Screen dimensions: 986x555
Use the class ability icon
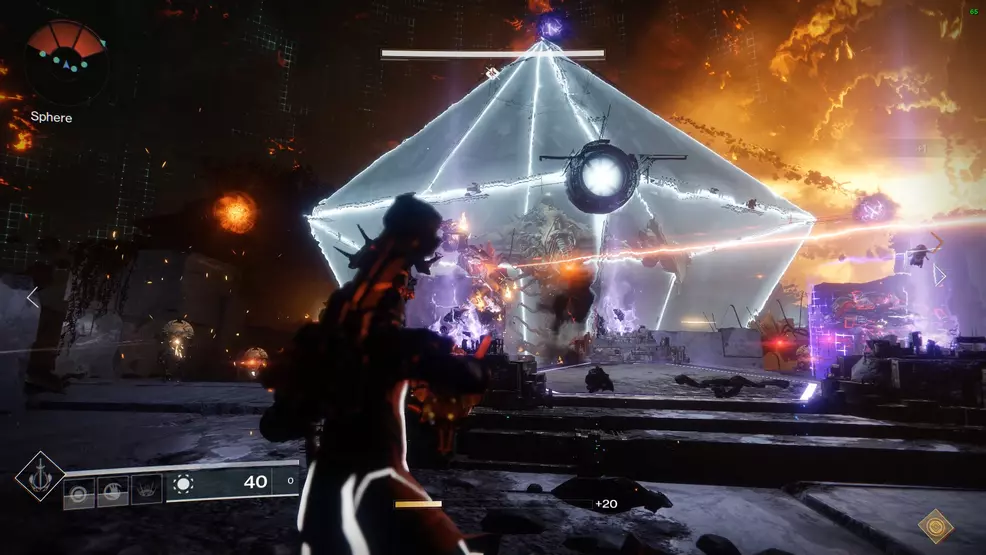point(146,491)
